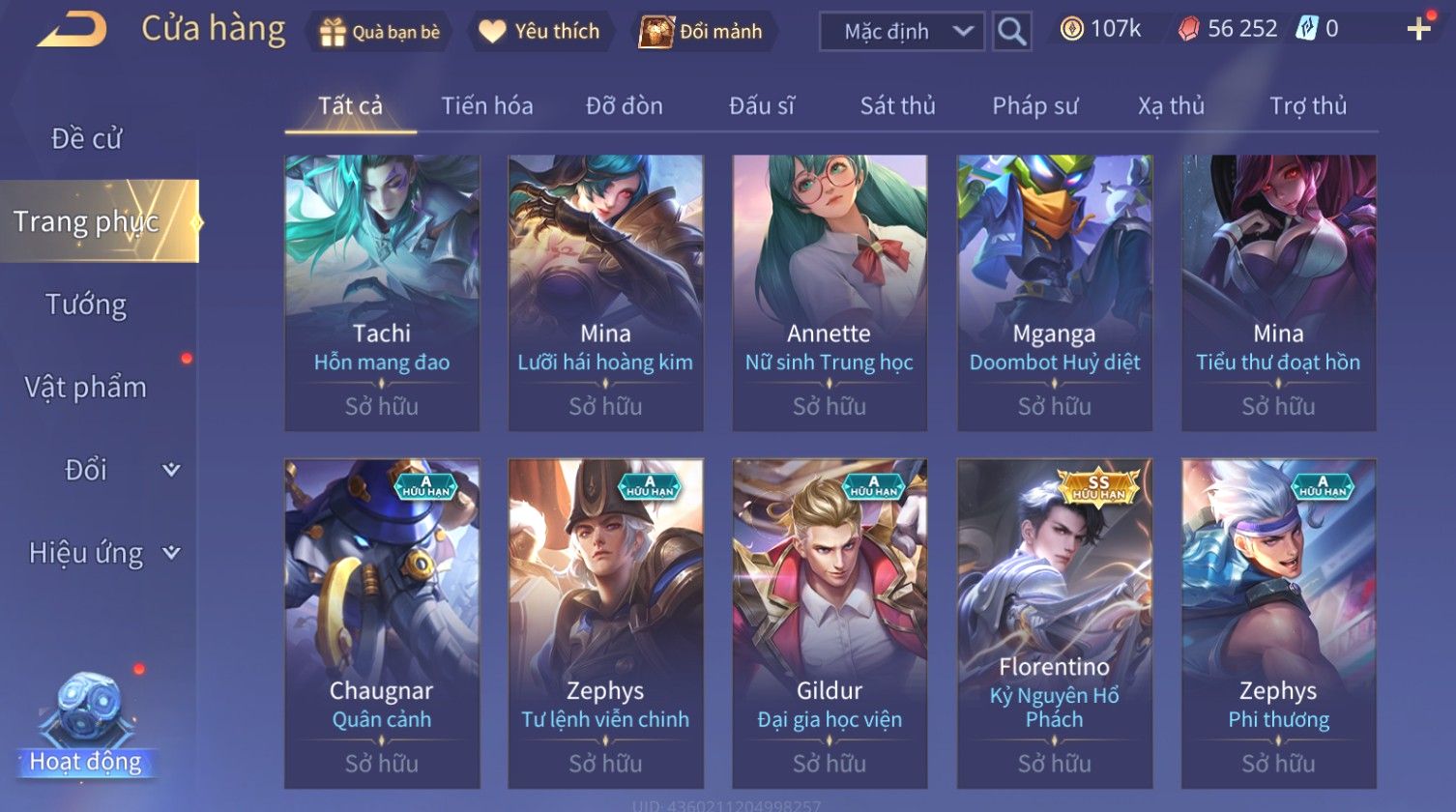
Task: View the Florentino Kỷ Nguyên Hổ Phách skin
Action: tap(1054, 623)
